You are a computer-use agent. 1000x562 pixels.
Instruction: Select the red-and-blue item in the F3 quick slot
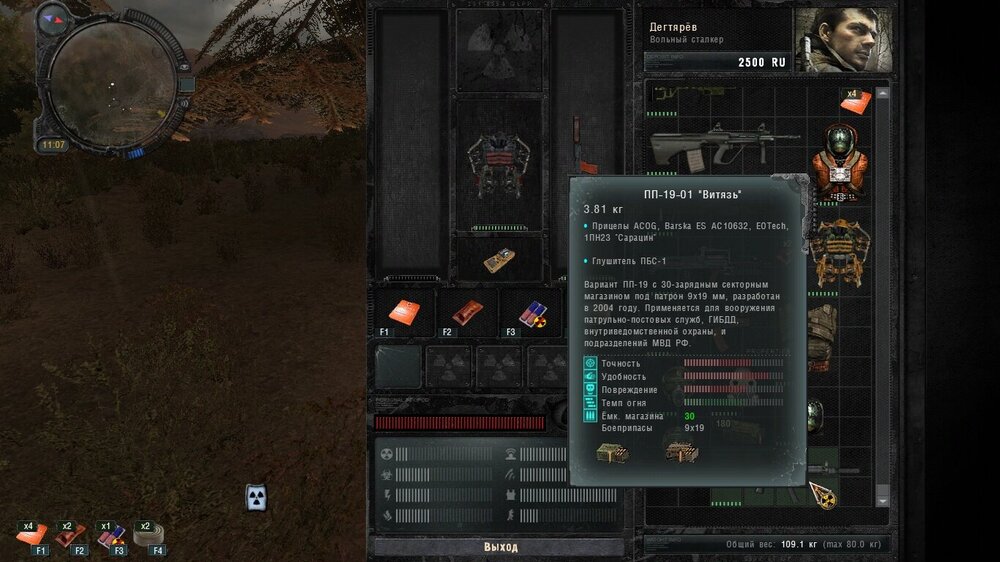point(529,312)
